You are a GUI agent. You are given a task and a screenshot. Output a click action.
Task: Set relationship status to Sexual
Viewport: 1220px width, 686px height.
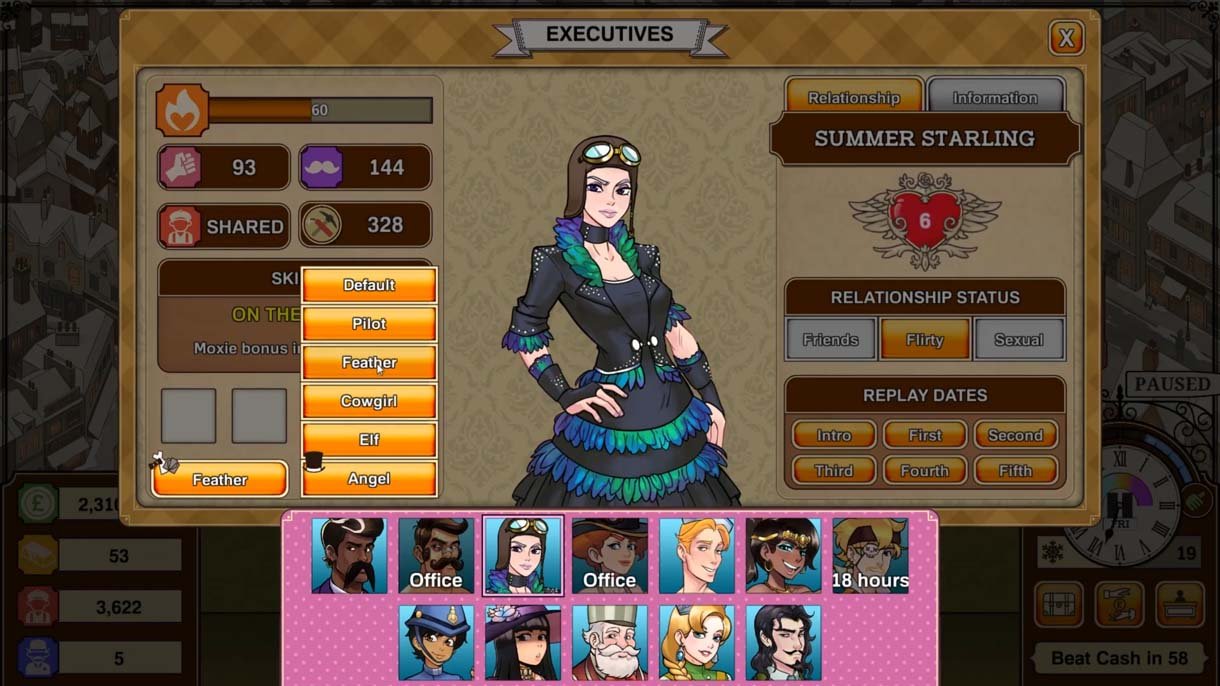click(1018, 340)
